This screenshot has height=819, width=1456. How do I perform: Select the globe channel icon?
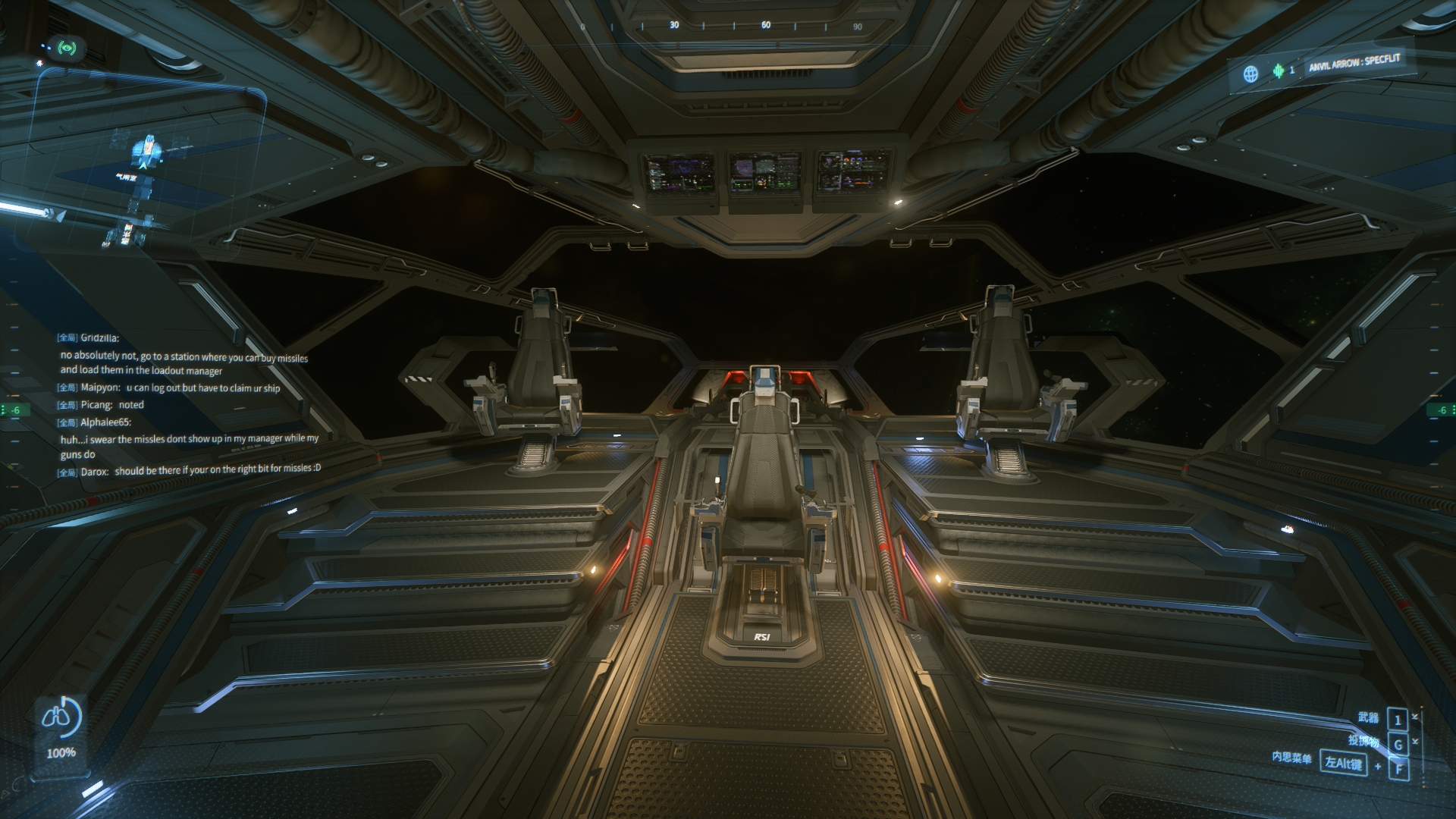point(1250,74)
